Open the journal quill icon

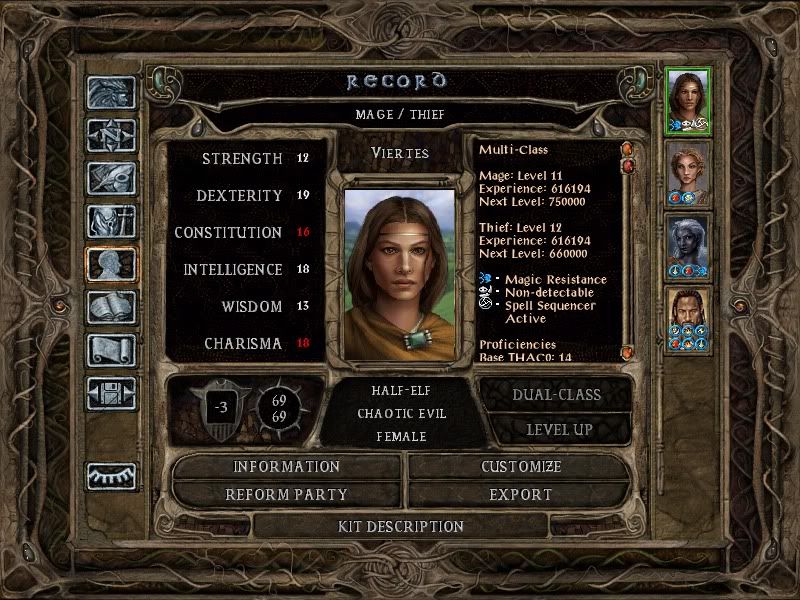pos(111,178)
